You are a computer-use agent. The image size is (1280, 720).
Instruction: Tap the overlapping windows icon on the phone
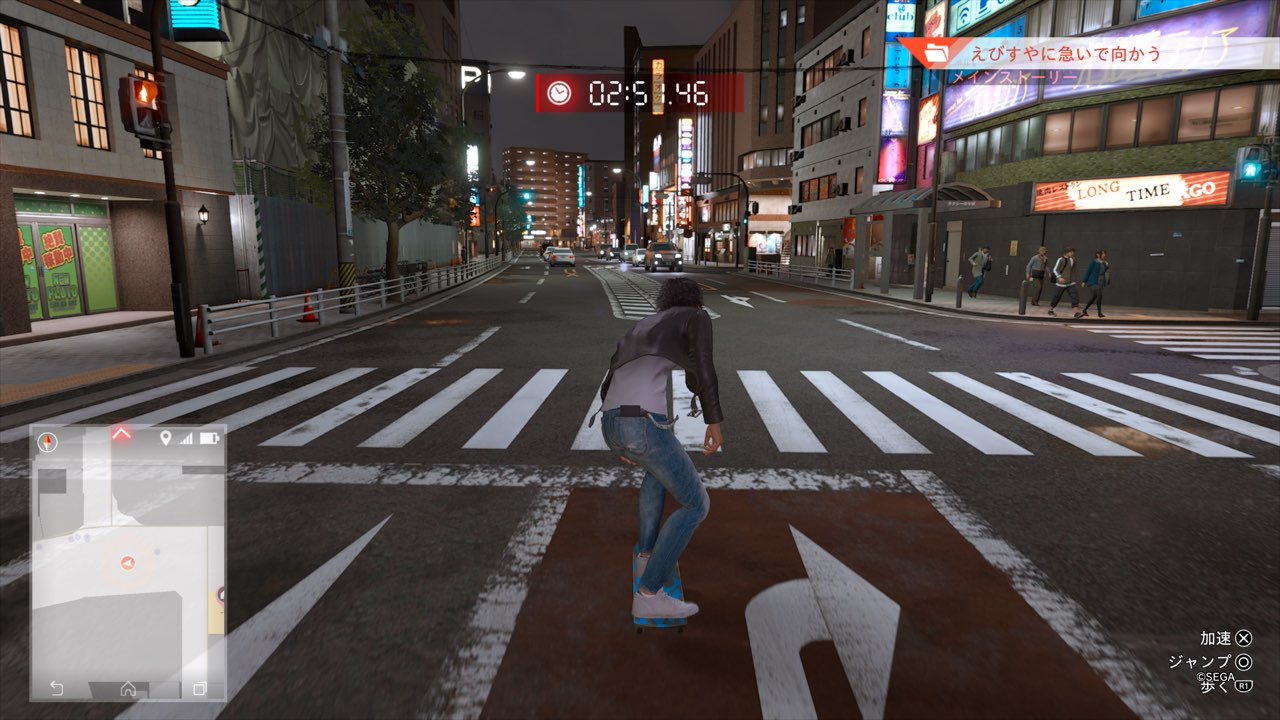click(199, 688)
